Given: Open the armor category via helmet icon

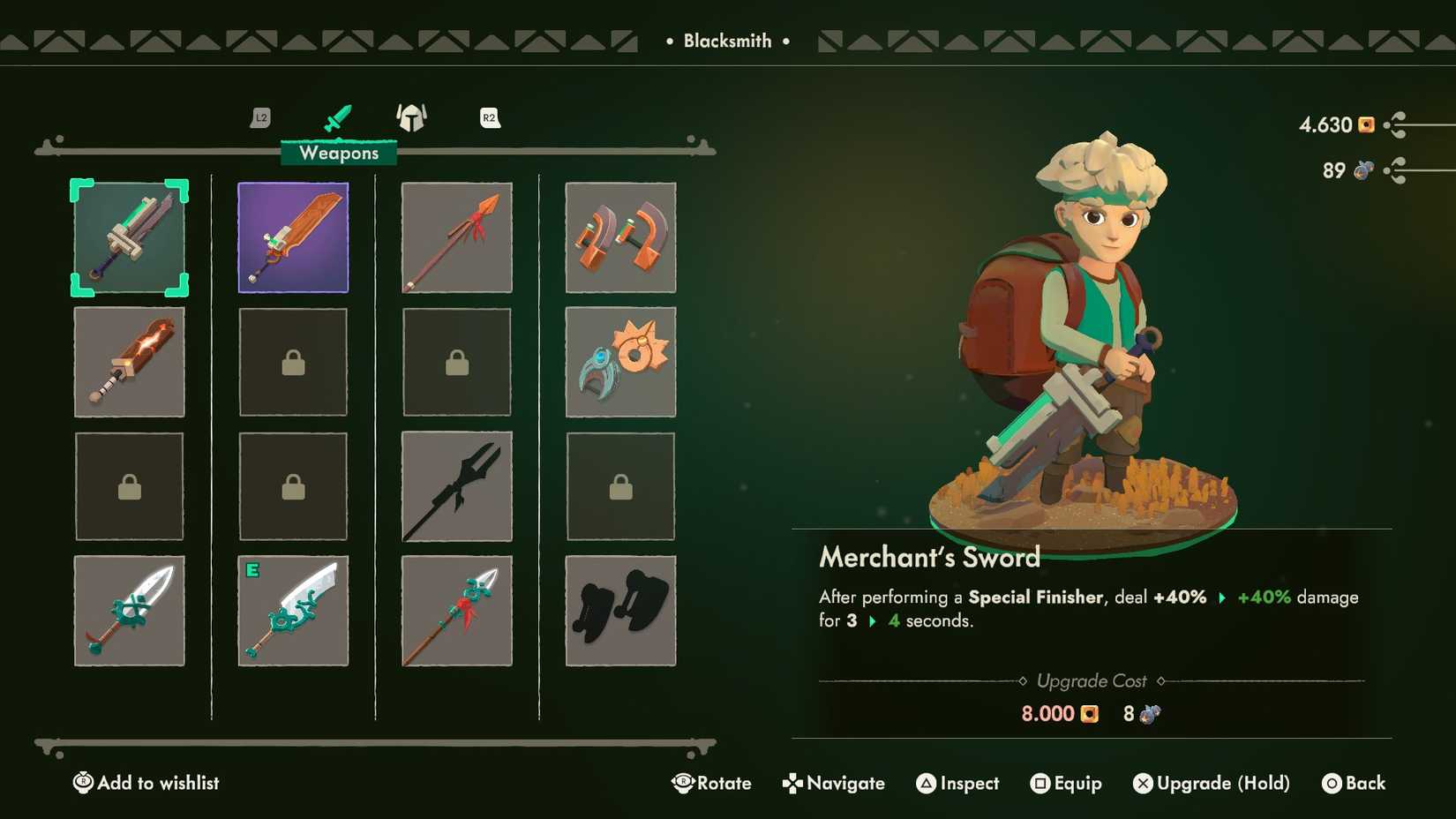Looking at the screenshot, I should [411, 117].
